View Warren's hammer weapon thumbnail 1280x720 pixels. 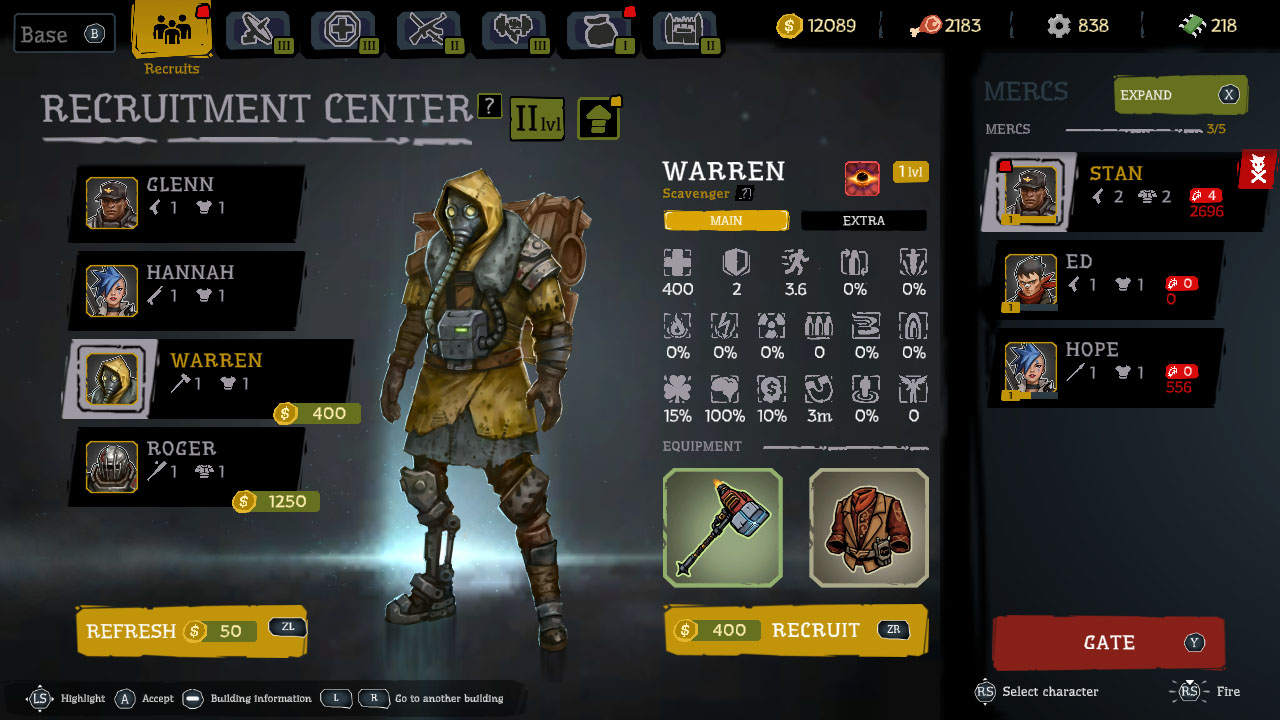tap(722, 528)
